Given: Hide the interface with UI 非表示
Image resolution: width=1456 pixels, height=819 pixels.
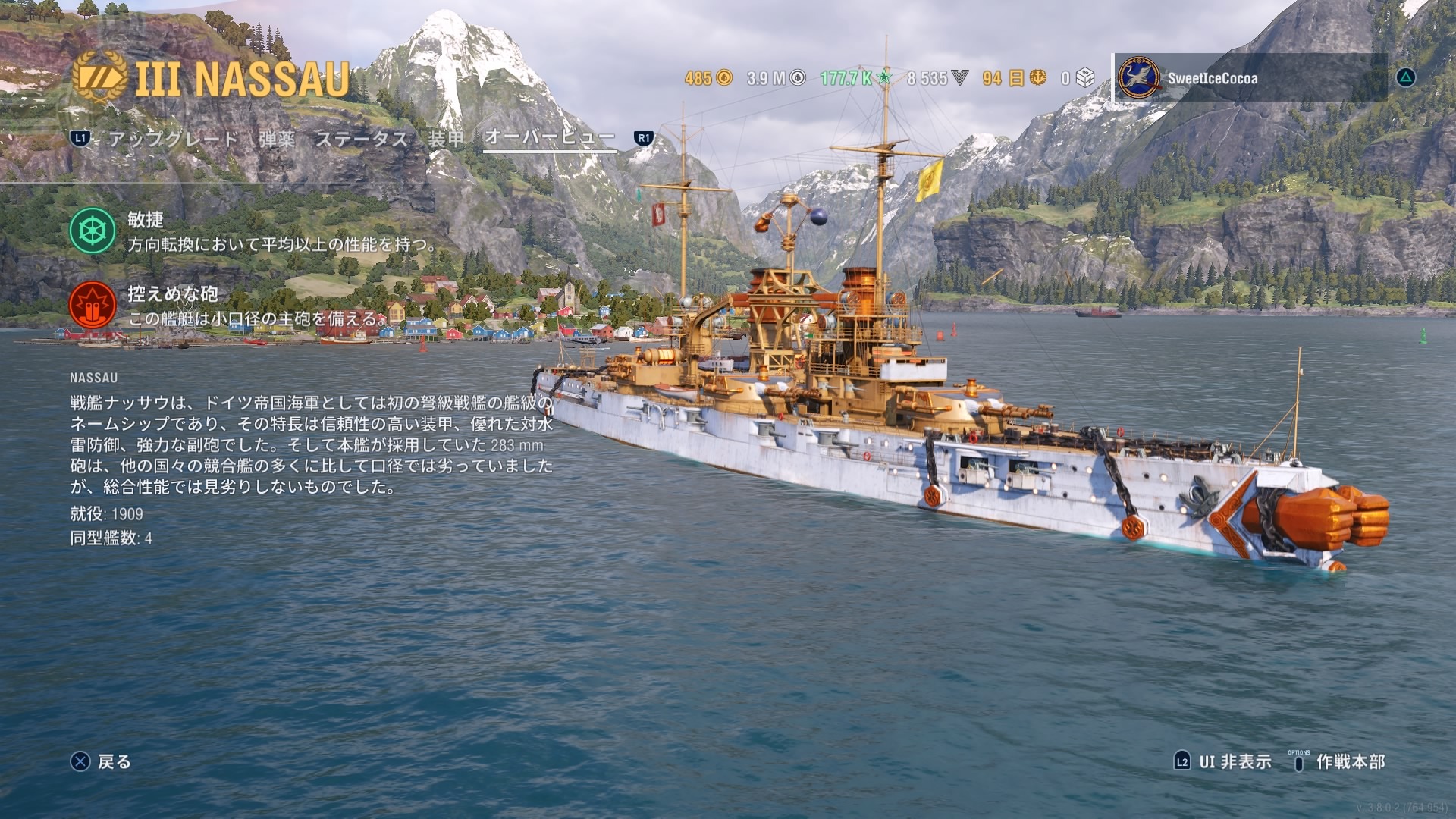Looking at the screenshot, I should [x=1222, y=761].
